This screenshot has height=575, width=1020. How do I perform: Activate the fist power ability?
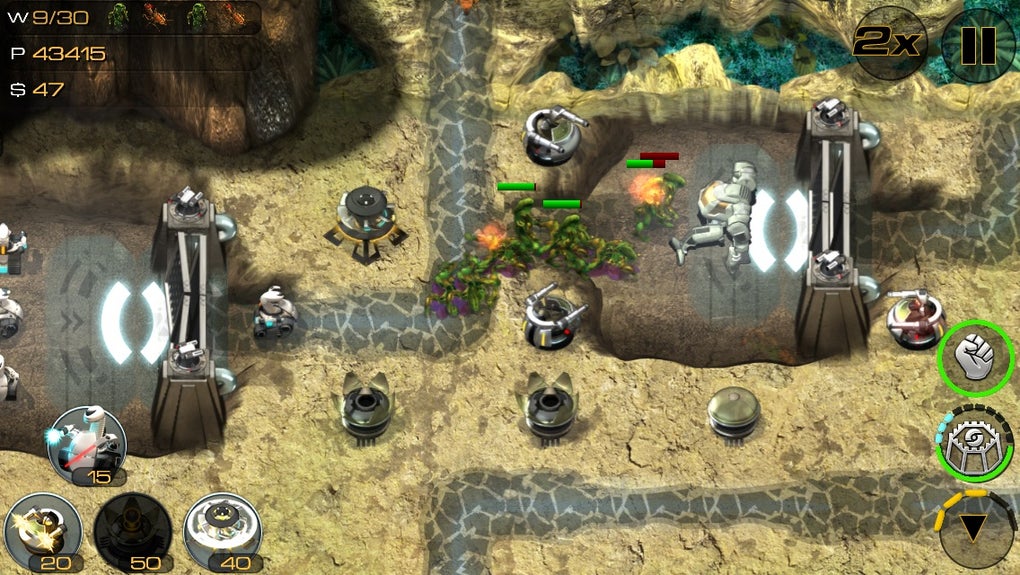(x=975, y=356)
